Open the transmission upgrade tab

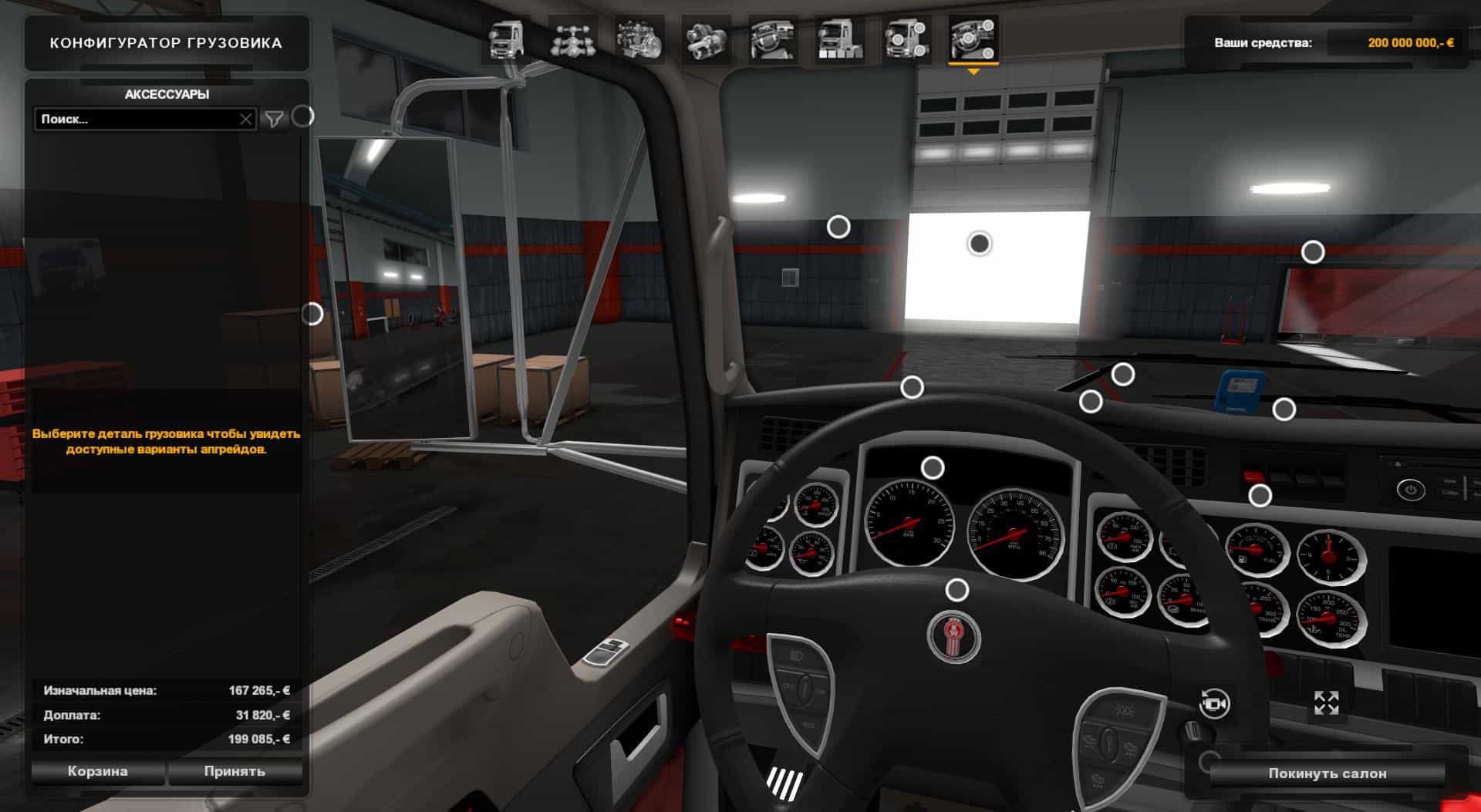(706, 39)
